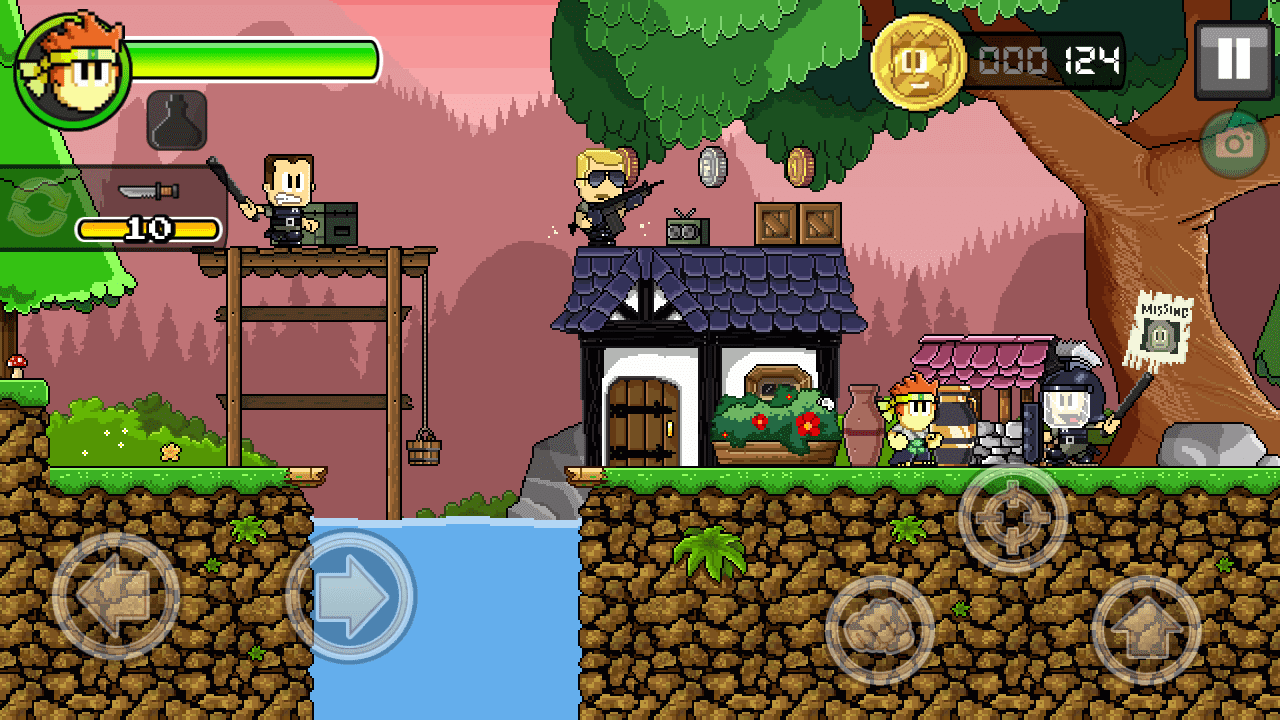Tap the camera screenshot button
1280x720 pixels.
click(1234, 144)
